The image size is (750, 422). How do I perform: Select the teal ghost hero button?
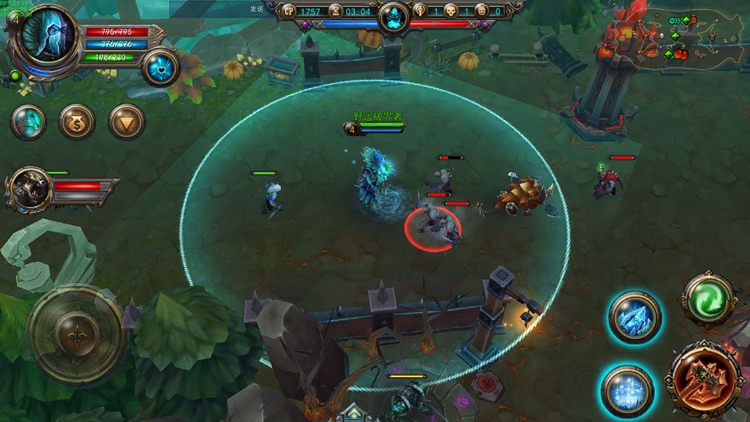[x=29, y=122]
